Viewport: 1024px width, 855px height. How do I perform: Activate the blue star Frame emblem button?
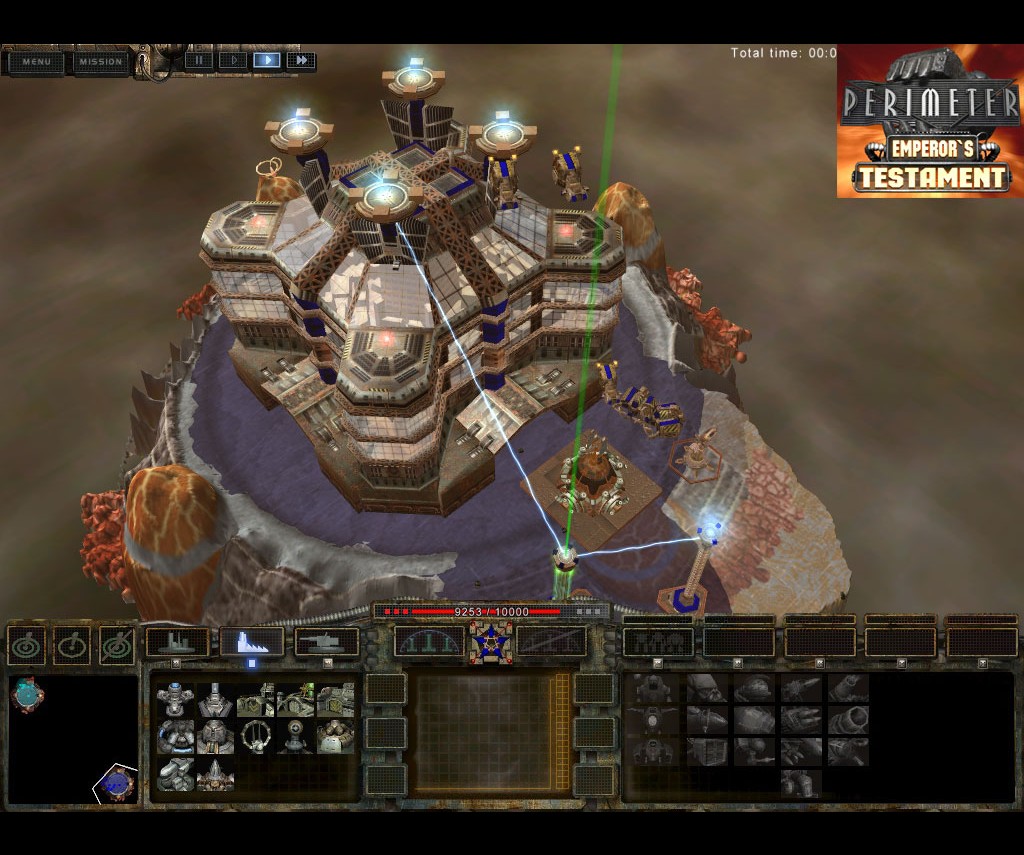click(490, 643)
